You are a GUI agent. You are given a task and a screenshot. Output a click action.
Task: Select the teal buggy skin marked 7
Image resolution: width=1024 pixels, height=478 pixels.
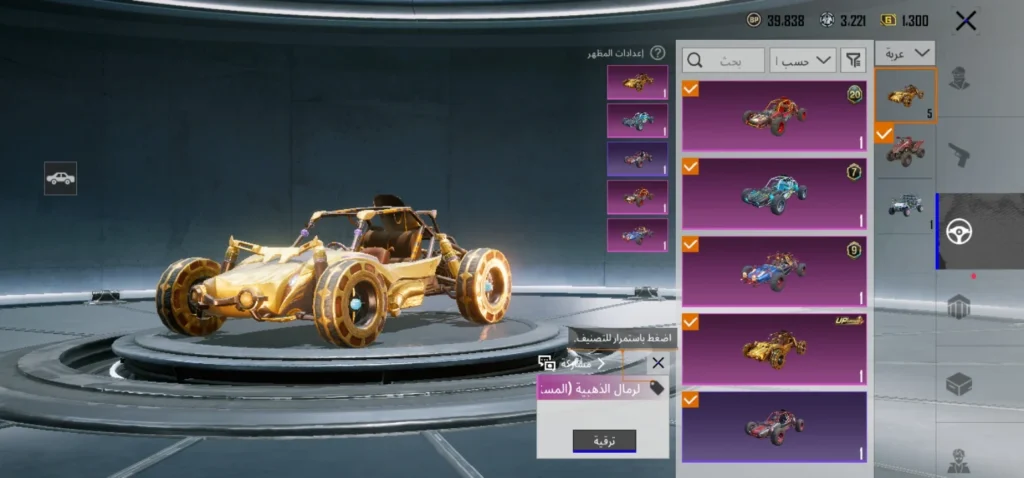(x=774, y=193)
